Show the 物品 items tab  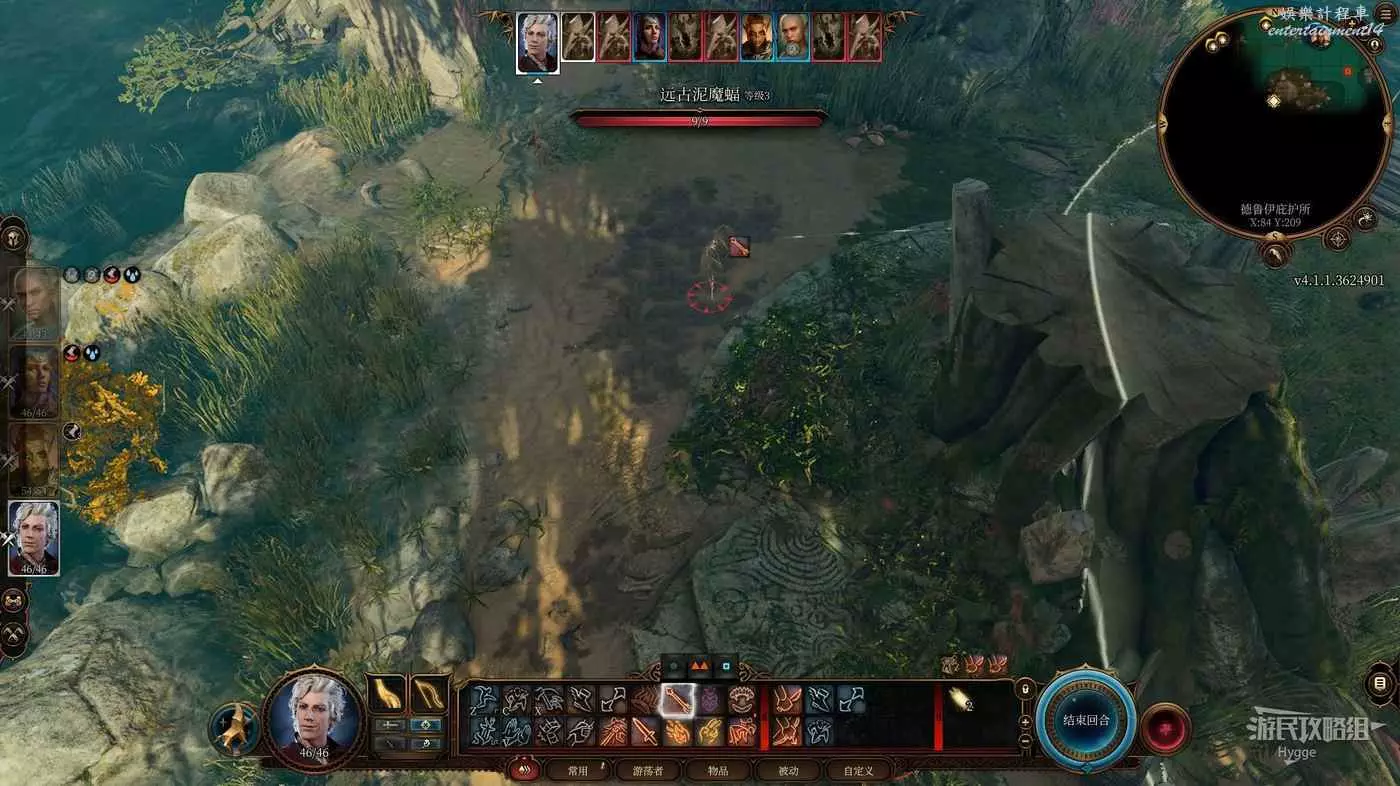pos(718,770)
